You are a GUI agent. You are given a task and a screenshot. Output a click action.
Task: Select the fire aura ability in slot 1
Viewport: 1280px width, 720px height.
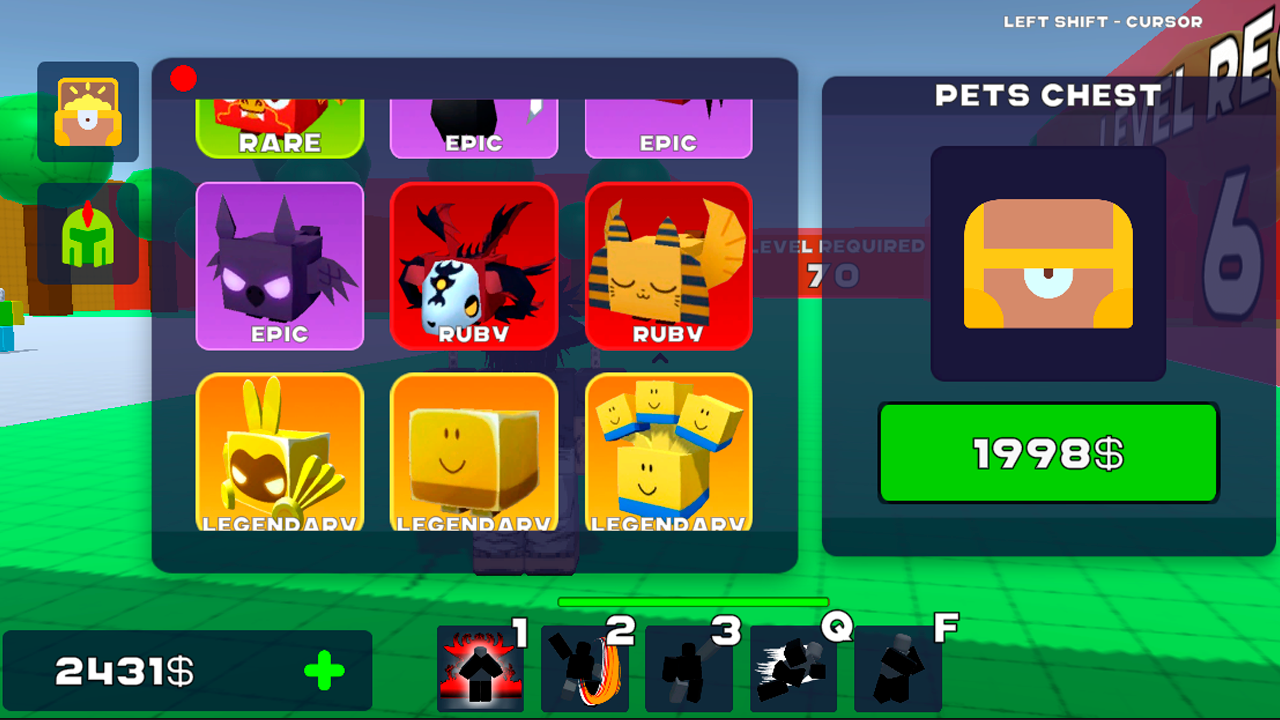(480, 670)
